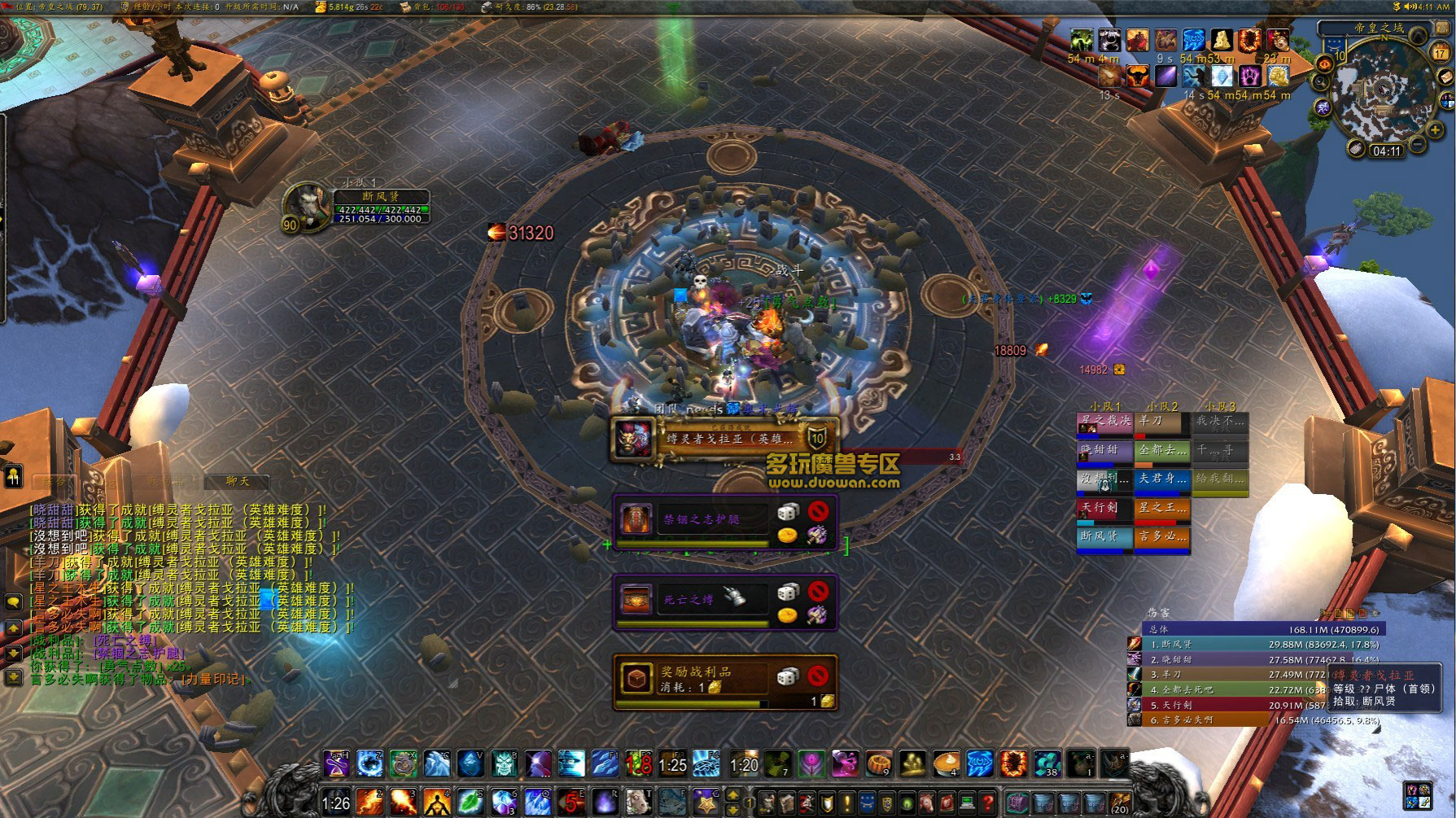Image resolution: width=1456 pixels, height=818 pixels.
Task: Use a bonus roll on 奖励战利品
Action: [787, 676]
